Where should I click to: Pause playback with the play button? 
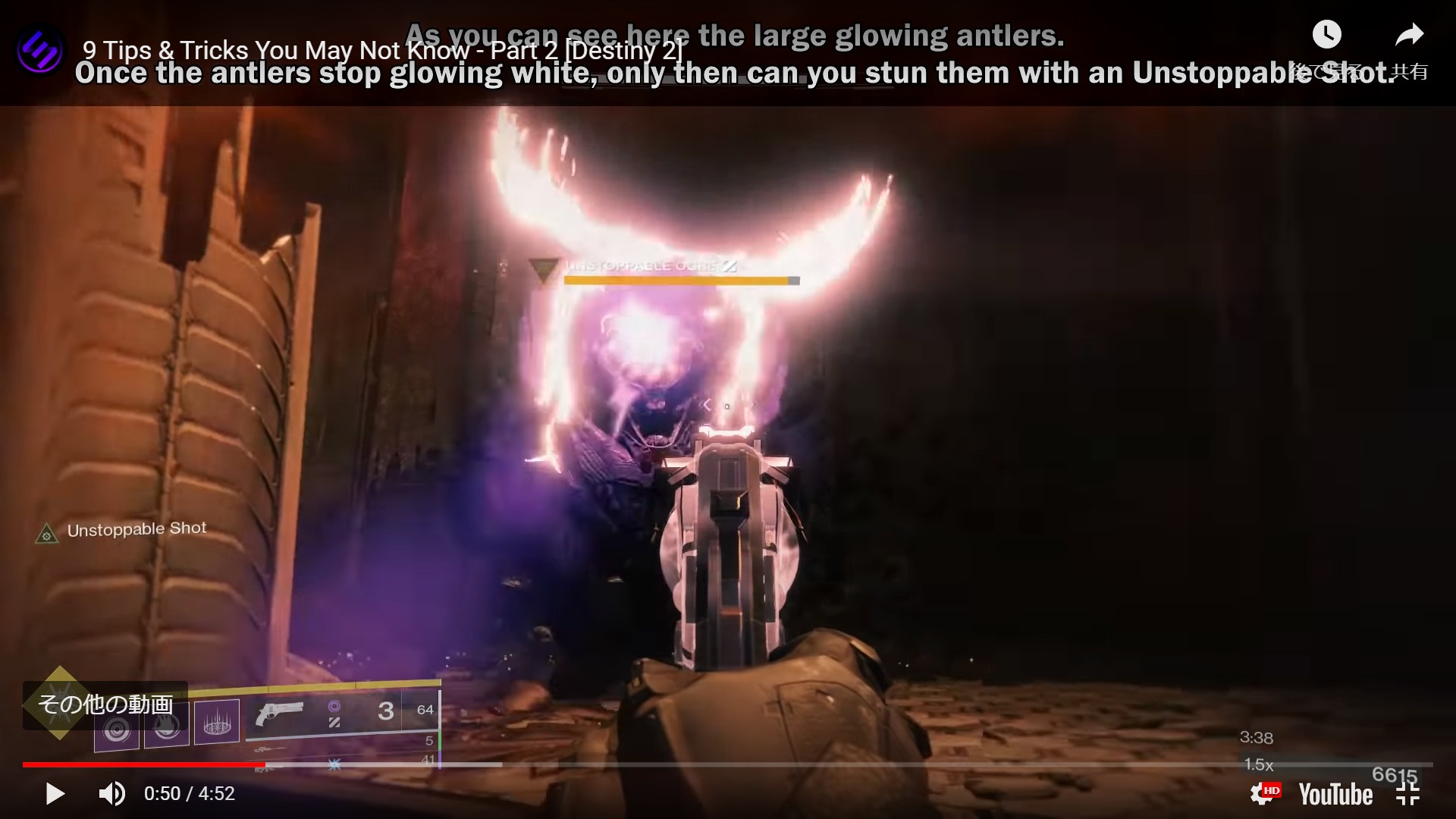click(x=53, y=793)
